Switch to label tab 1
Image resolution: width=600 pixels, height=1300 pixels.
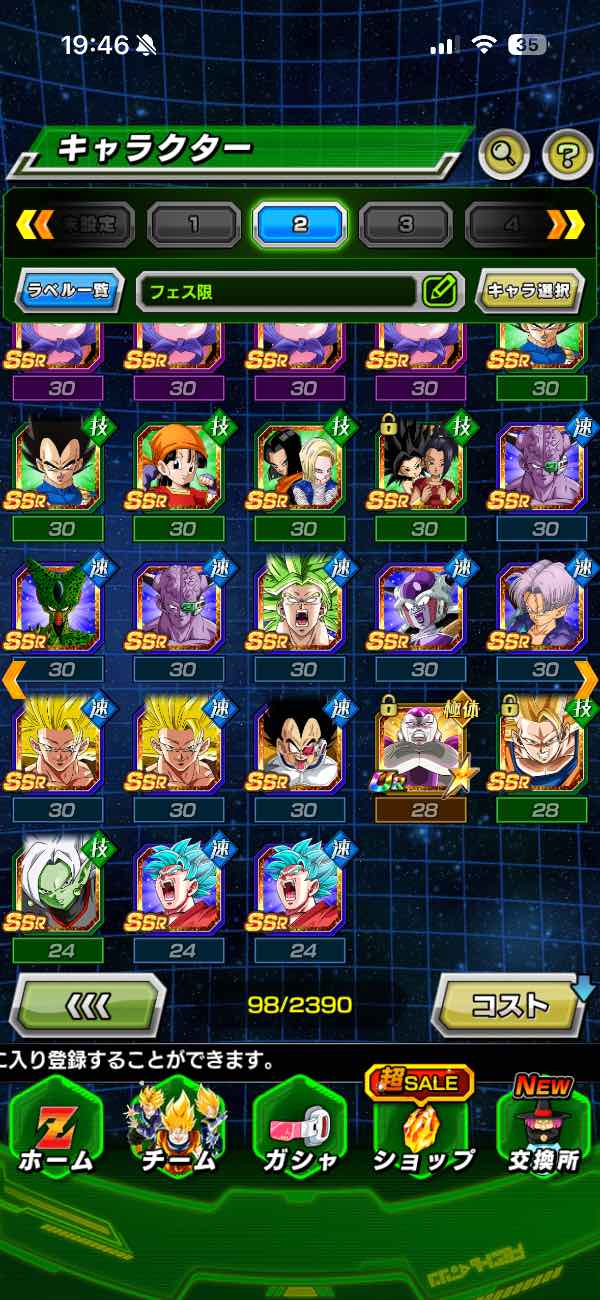[194, 224]
